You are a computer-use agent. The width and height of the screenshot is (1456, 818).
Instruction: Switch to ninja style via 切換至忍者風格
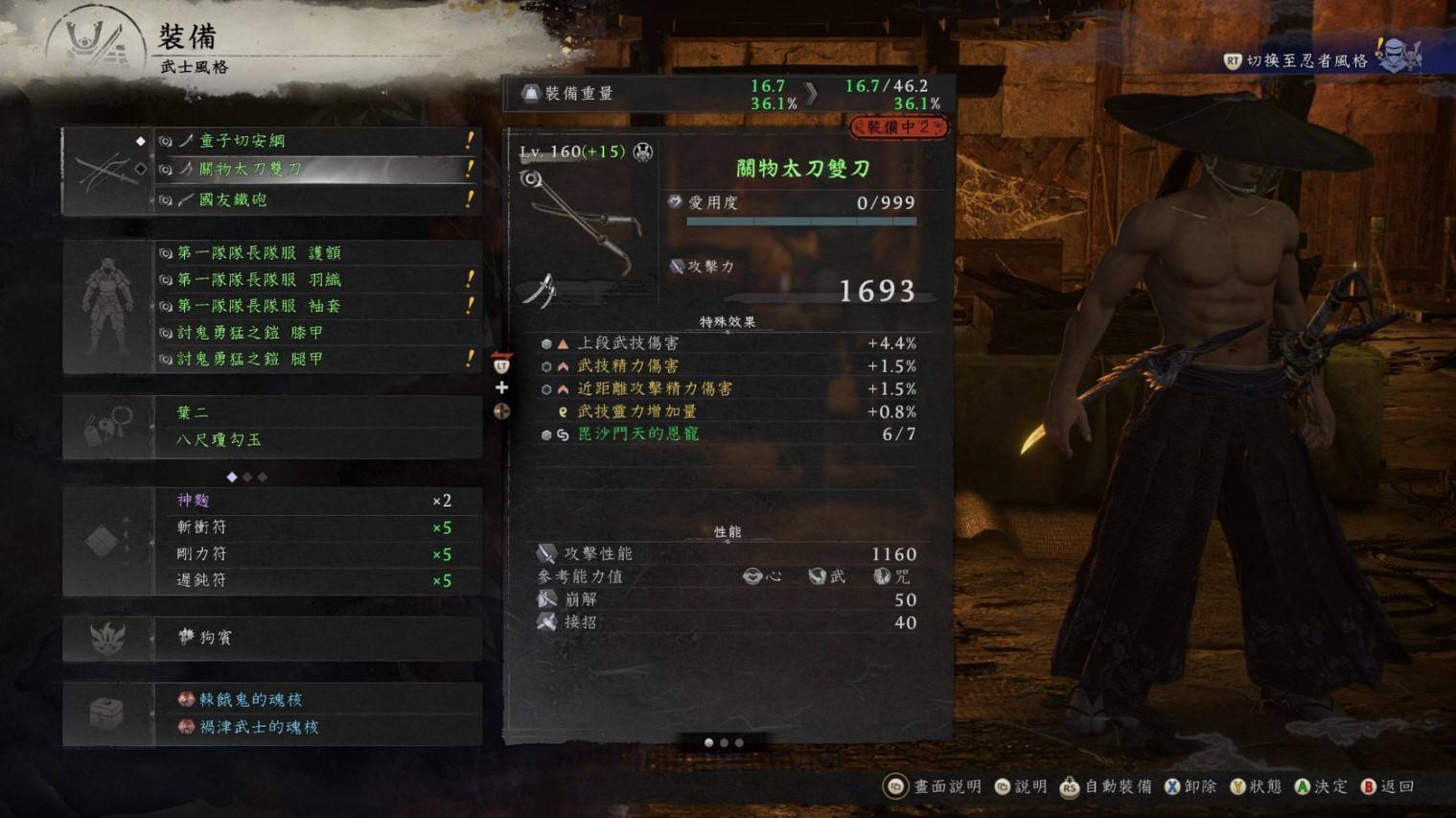pos(1306,61)
